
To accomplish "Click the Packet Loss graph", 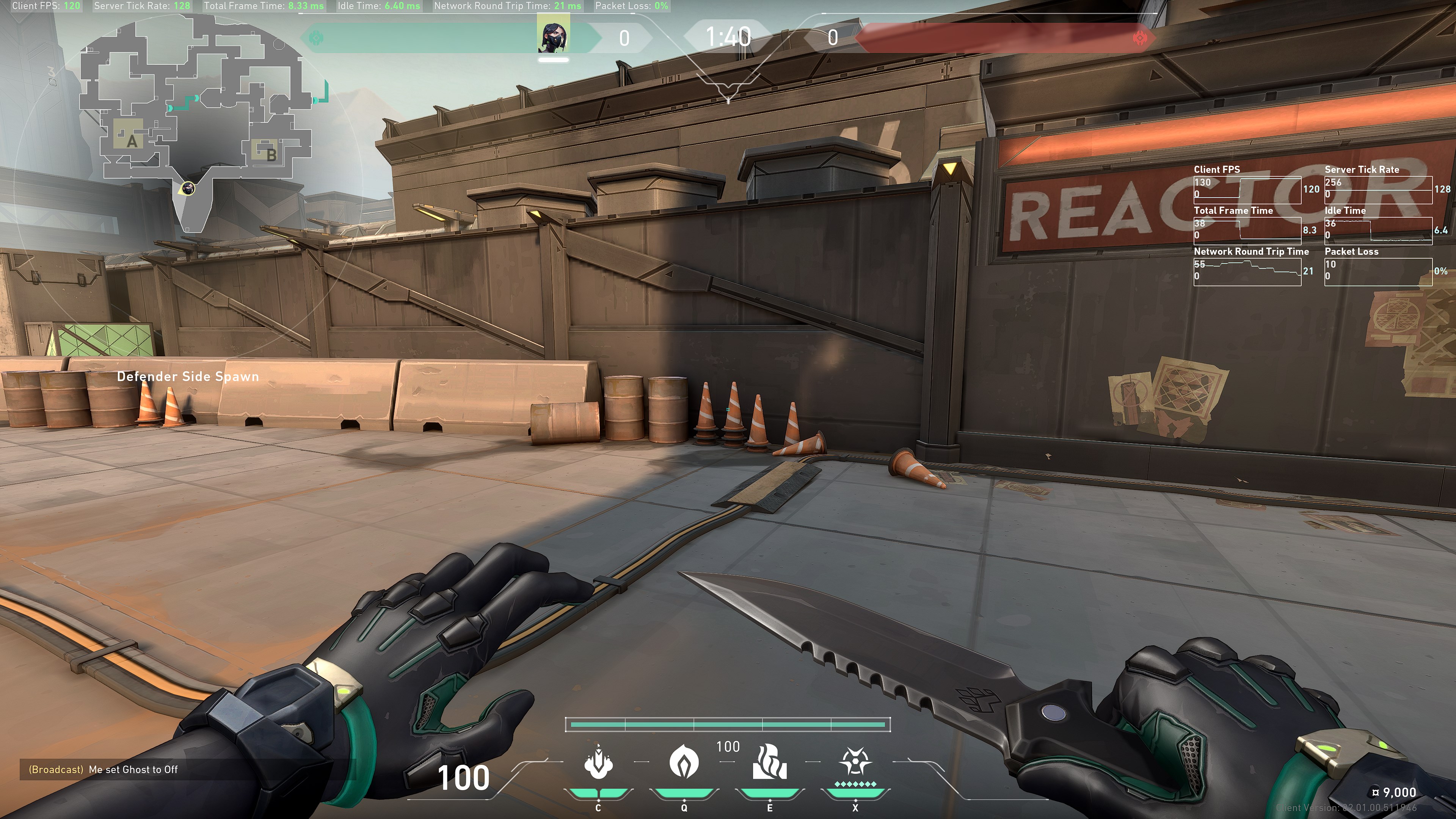I will [1378, 271].
